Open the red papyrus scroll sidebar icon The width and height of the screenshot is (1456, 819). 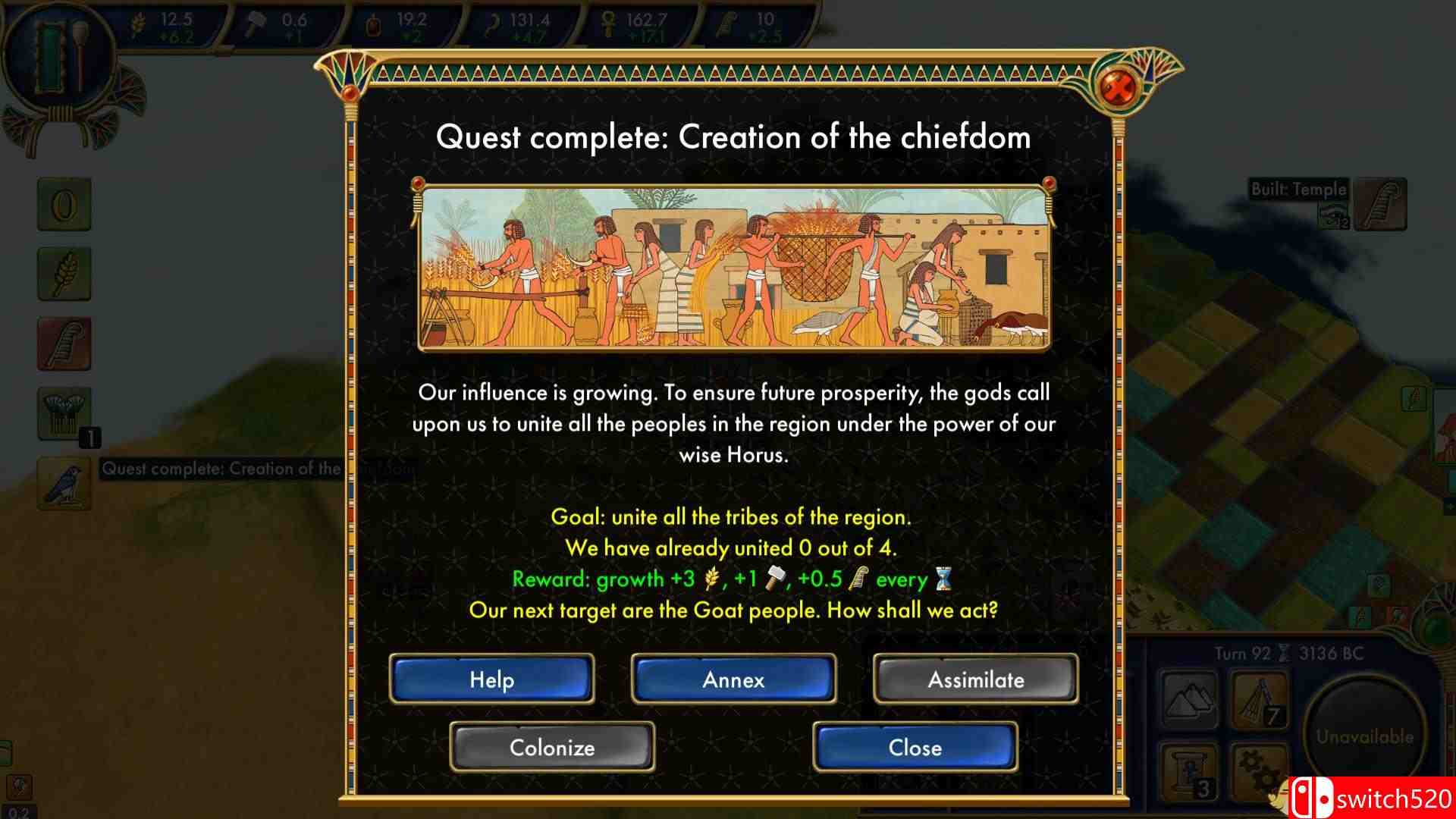pos(64,344)
